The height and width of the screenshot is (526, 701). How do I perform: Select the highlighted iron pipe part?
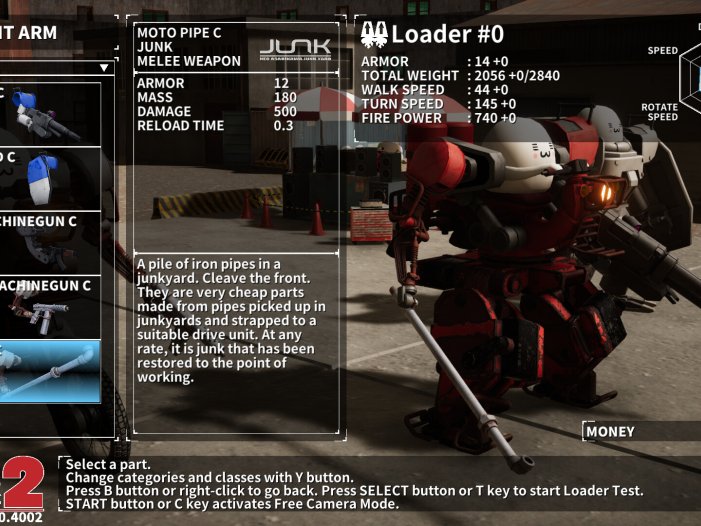50,371
